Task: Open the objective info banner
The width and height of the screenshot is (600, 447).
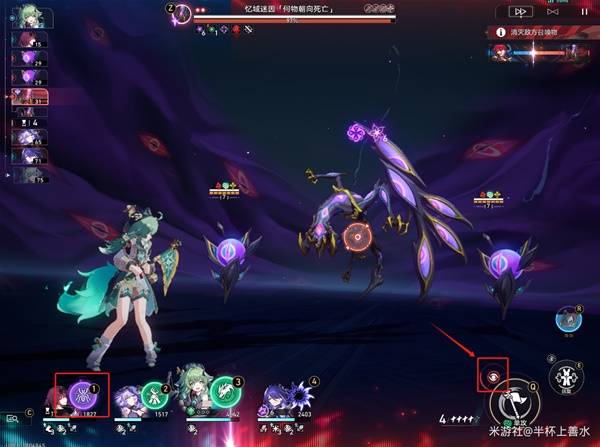Action: point(540,33)
